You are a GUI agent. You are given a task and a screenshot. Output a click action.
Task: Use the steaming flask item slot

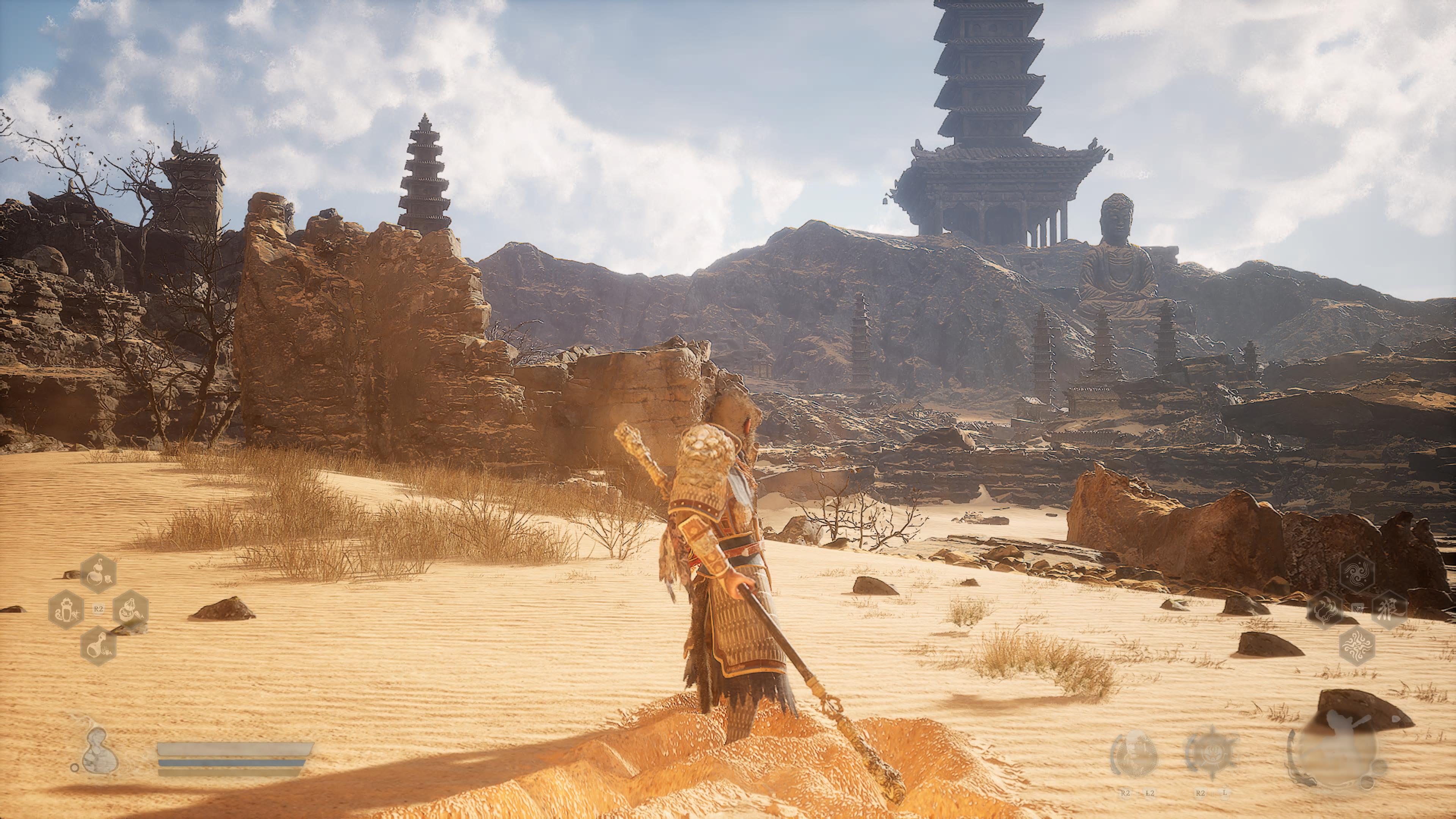99,645
